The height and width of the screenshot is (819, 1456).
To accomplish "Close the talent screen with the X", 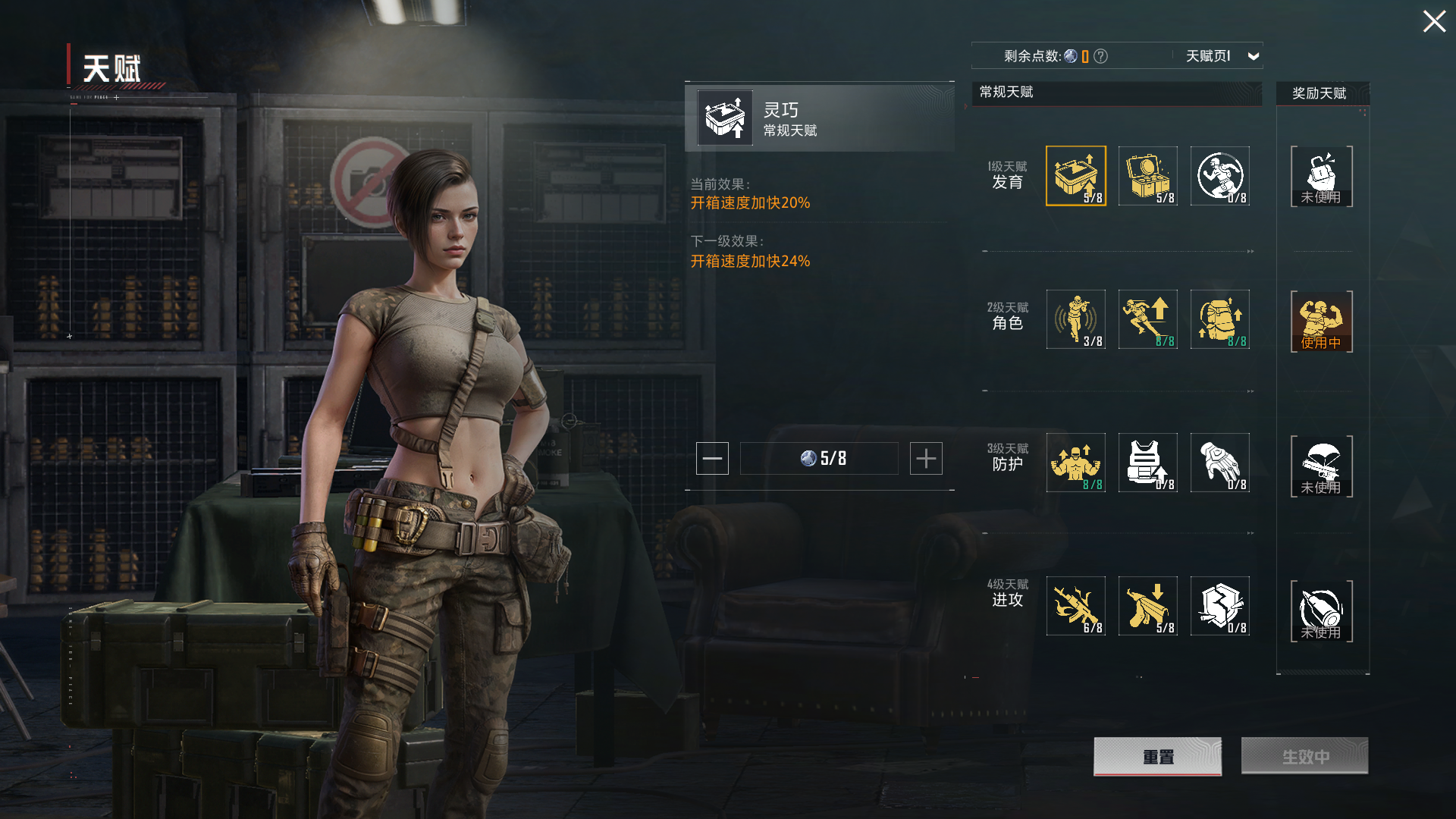I will pos(1433,21).
